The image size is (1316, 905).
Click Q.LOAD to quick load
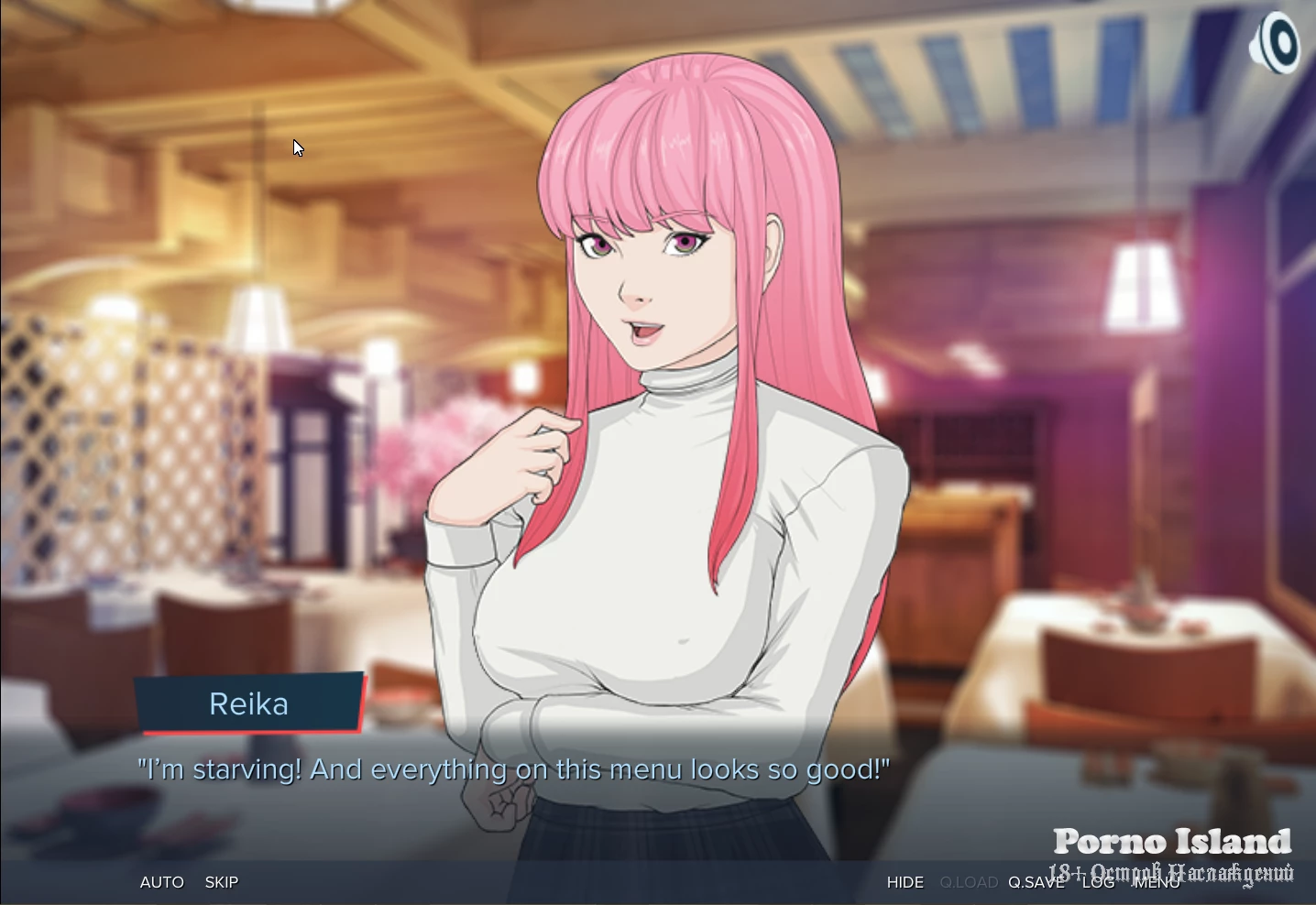pyautogui.click(x=969, y=882)
